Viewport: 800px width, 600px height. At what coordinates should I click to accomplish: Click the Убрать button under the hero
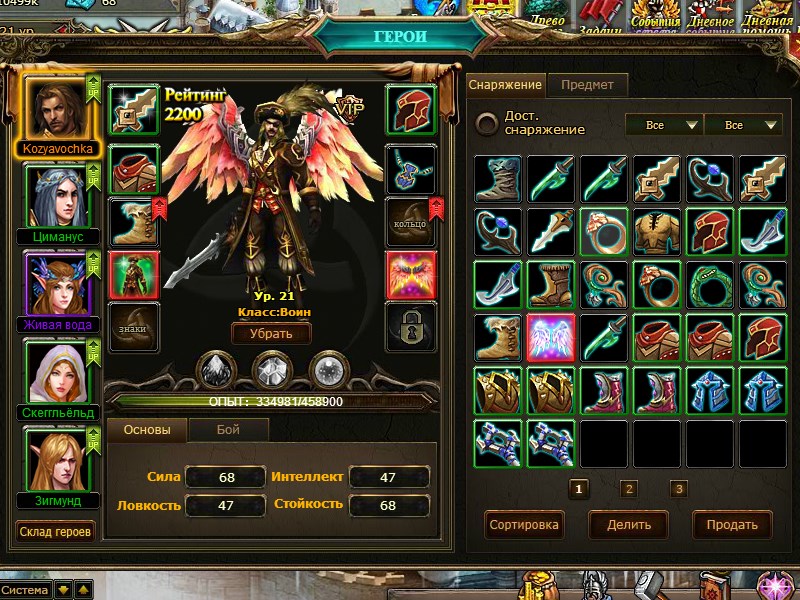[270, 334]
